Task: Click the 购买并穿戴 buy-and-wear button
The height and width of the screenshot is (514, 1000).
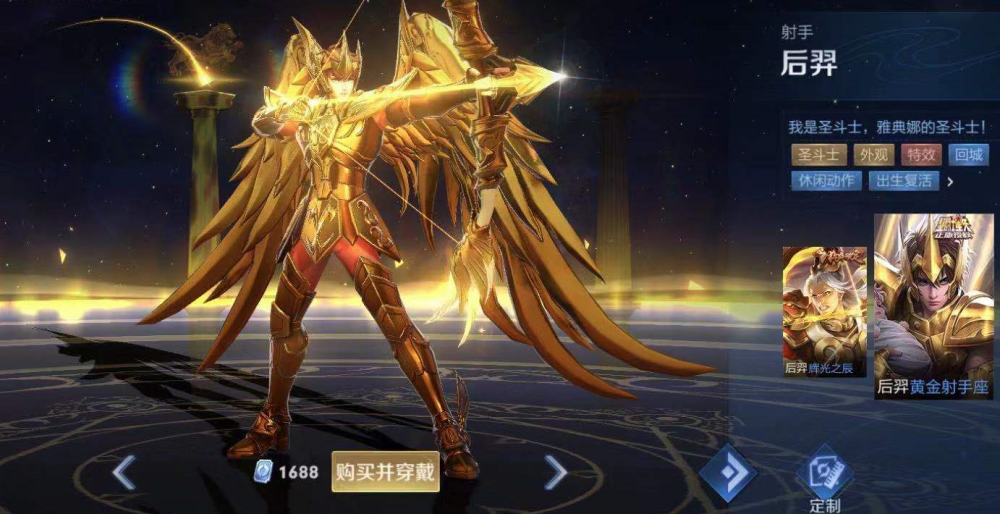Action: coord(385,472)
